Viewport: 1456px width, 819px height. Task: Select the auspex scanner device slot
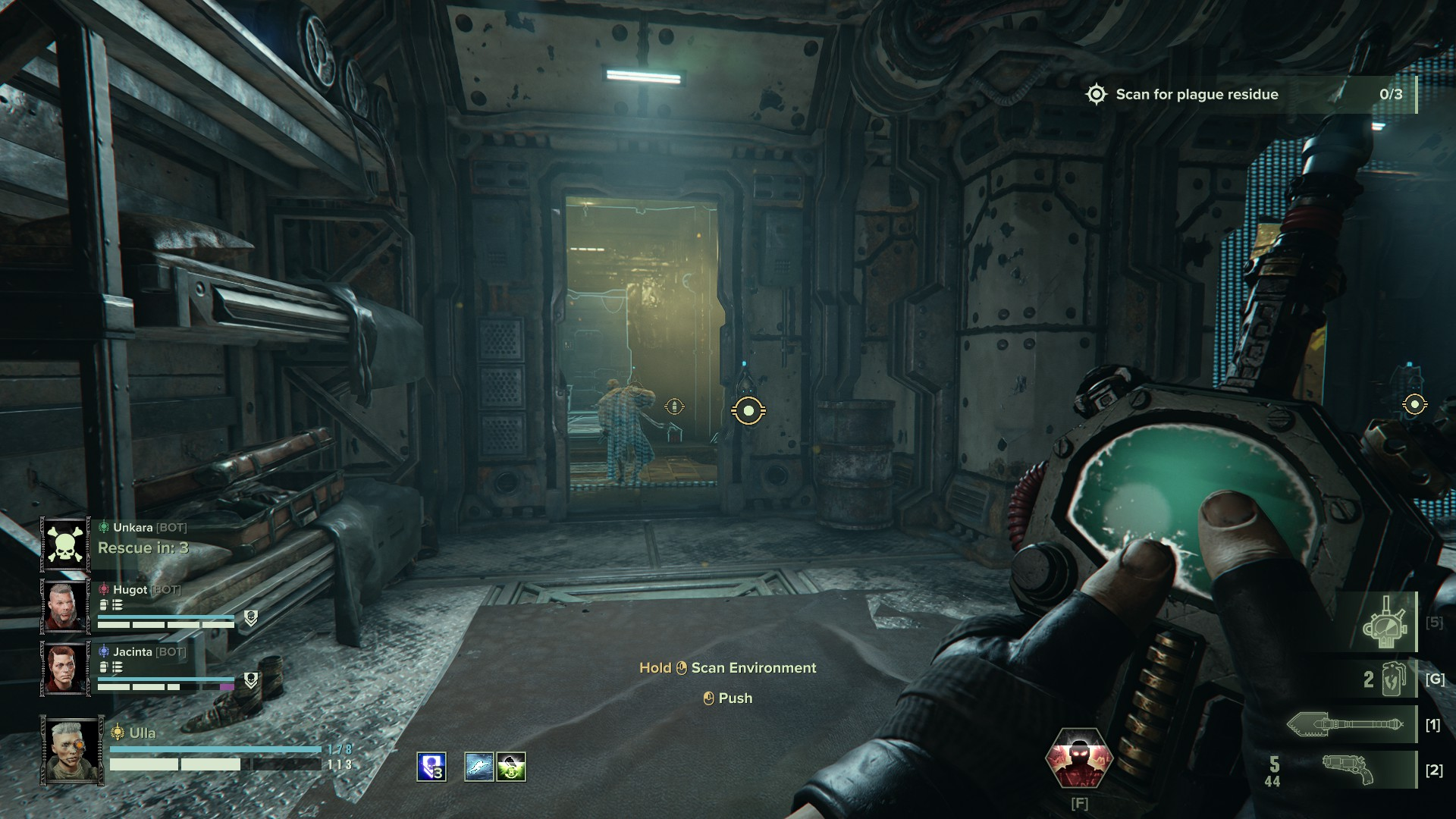[x=1385, y=623]
